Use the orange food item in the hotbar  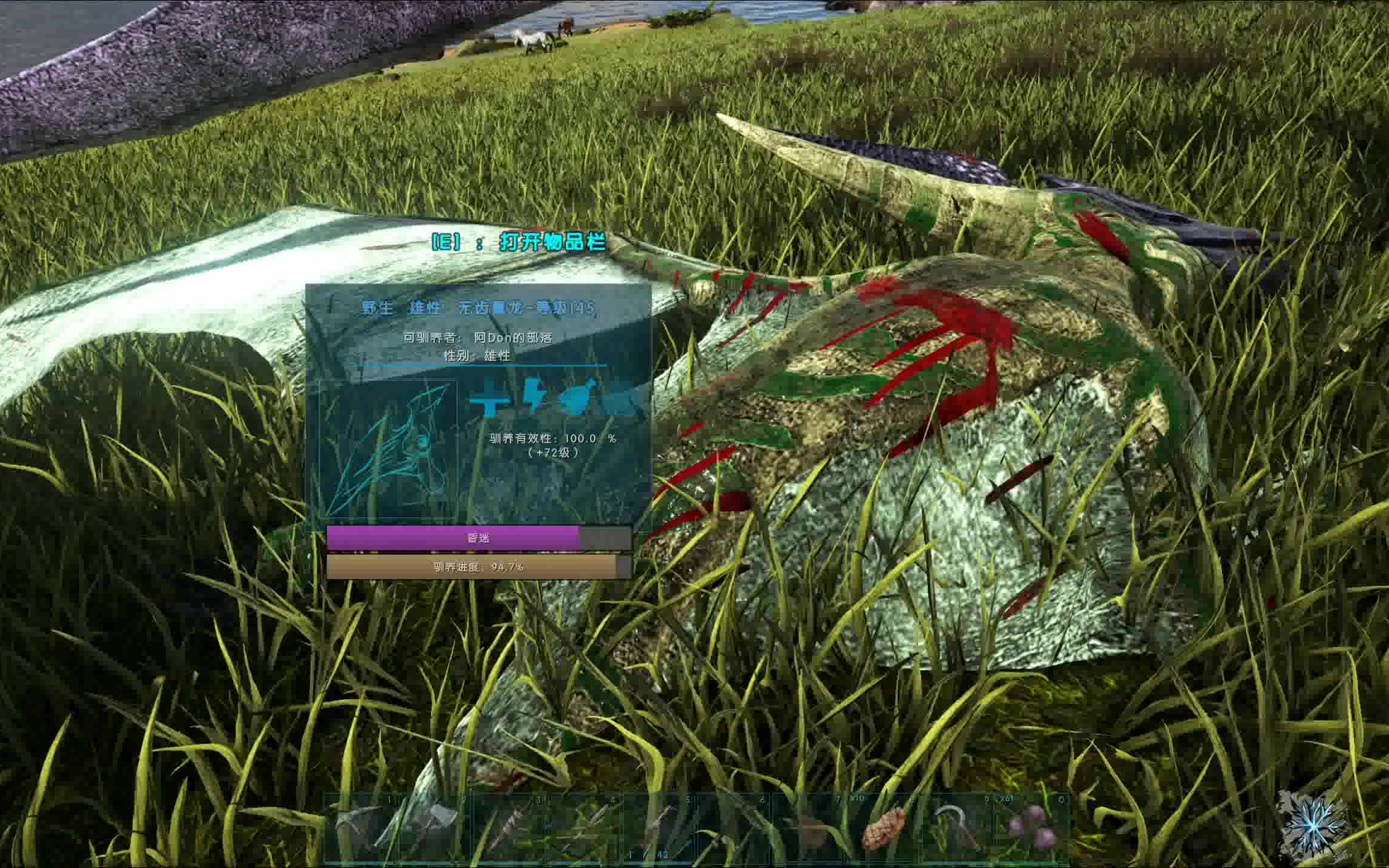[883, 828]
